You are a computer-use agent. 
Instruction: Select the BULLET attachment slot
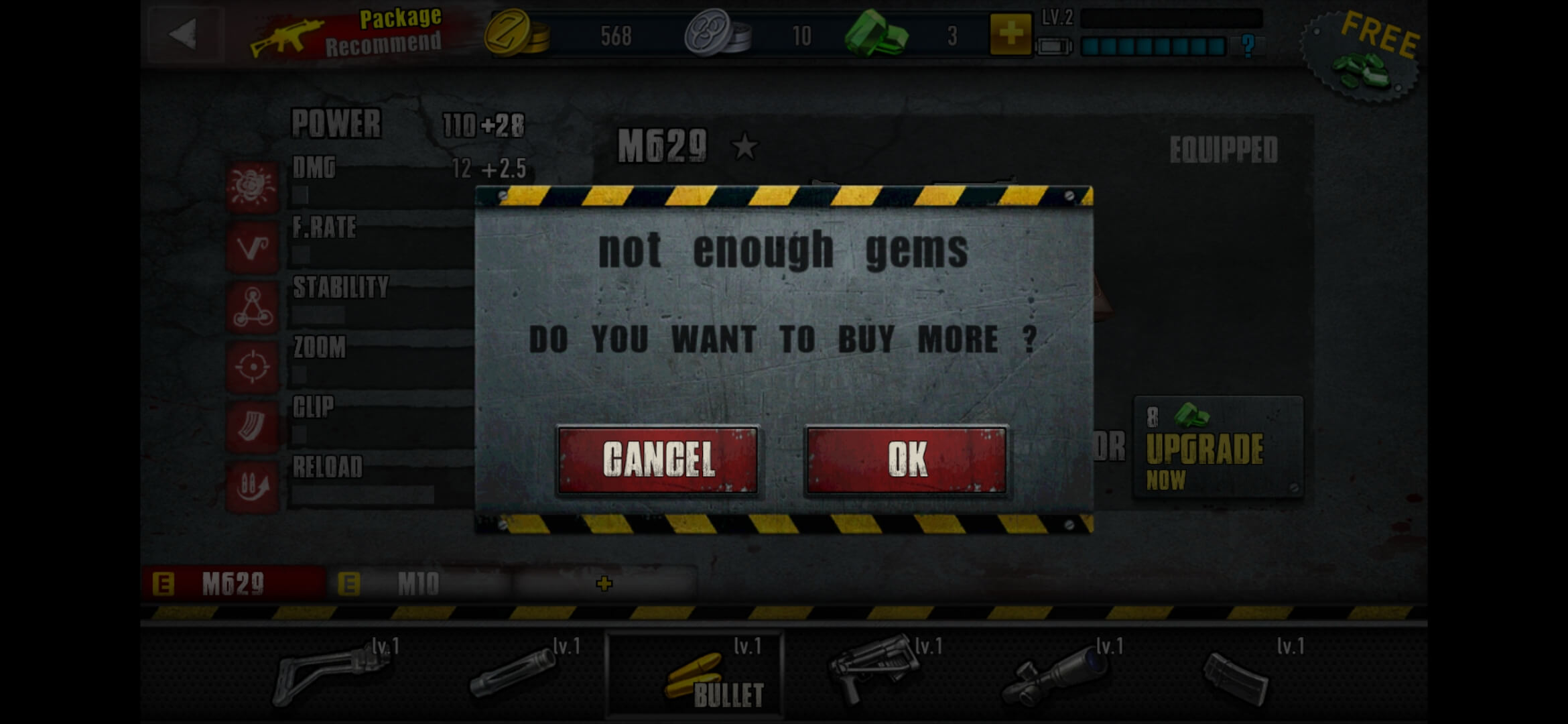[x=695, y=670]
